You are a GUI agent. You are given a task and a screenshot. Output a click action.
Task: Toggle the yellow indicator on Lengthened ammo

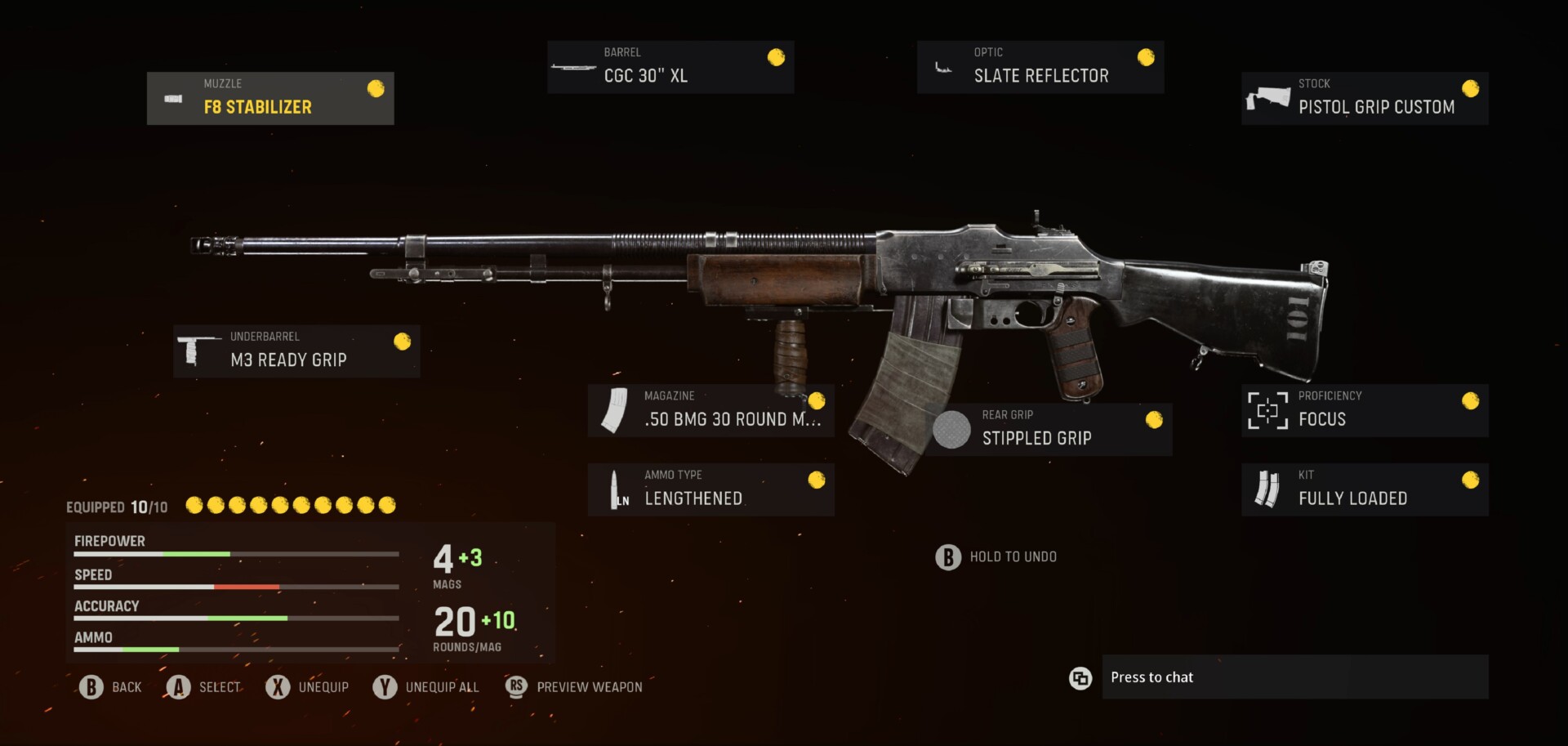(x=817, y=481)
